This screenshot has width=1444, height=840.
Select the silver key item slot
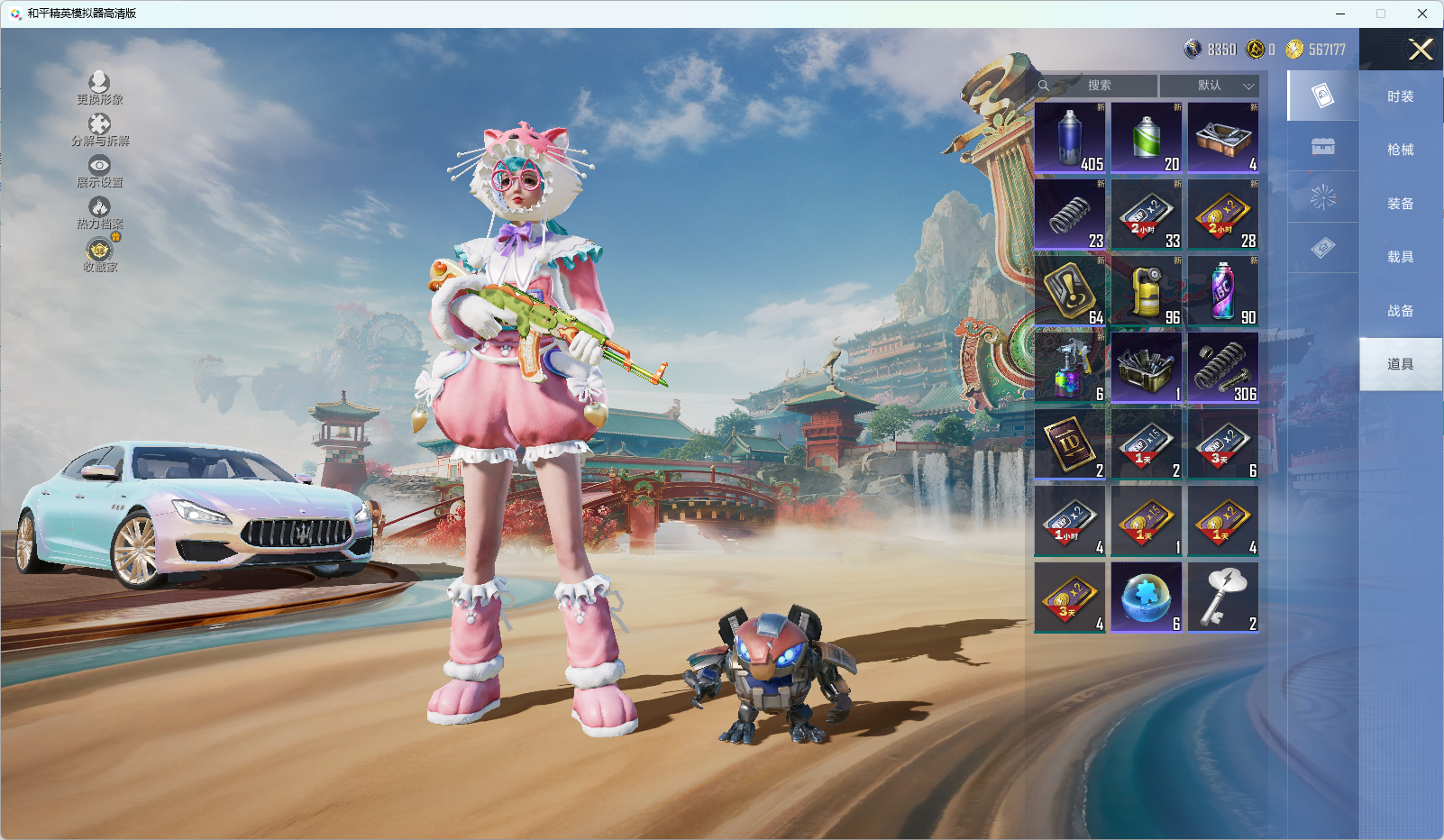pyautogui.click(x=1223, y=598)
